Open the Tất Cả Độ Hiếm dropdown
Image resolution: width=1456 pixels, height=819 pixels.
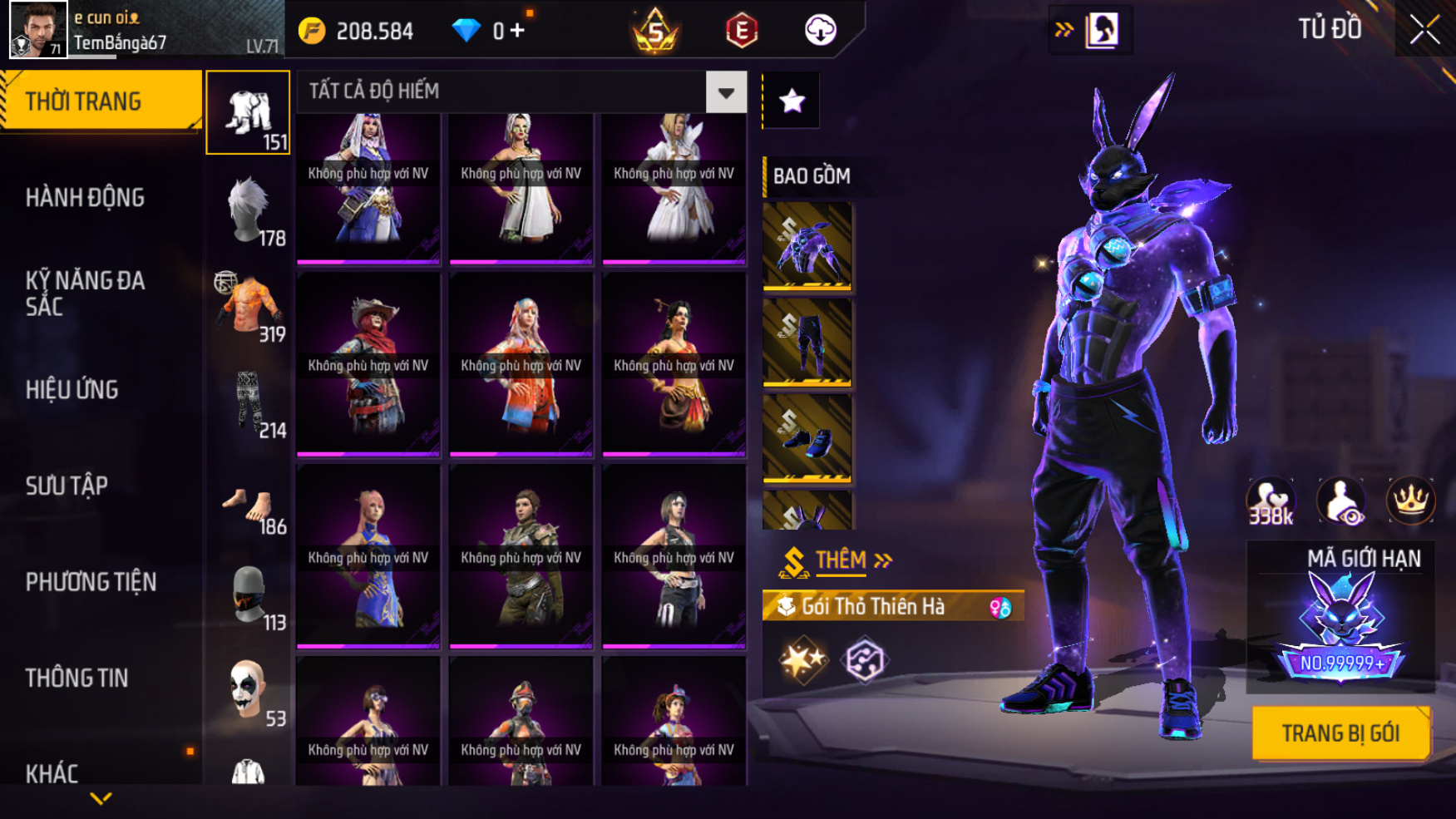[726, 92]
